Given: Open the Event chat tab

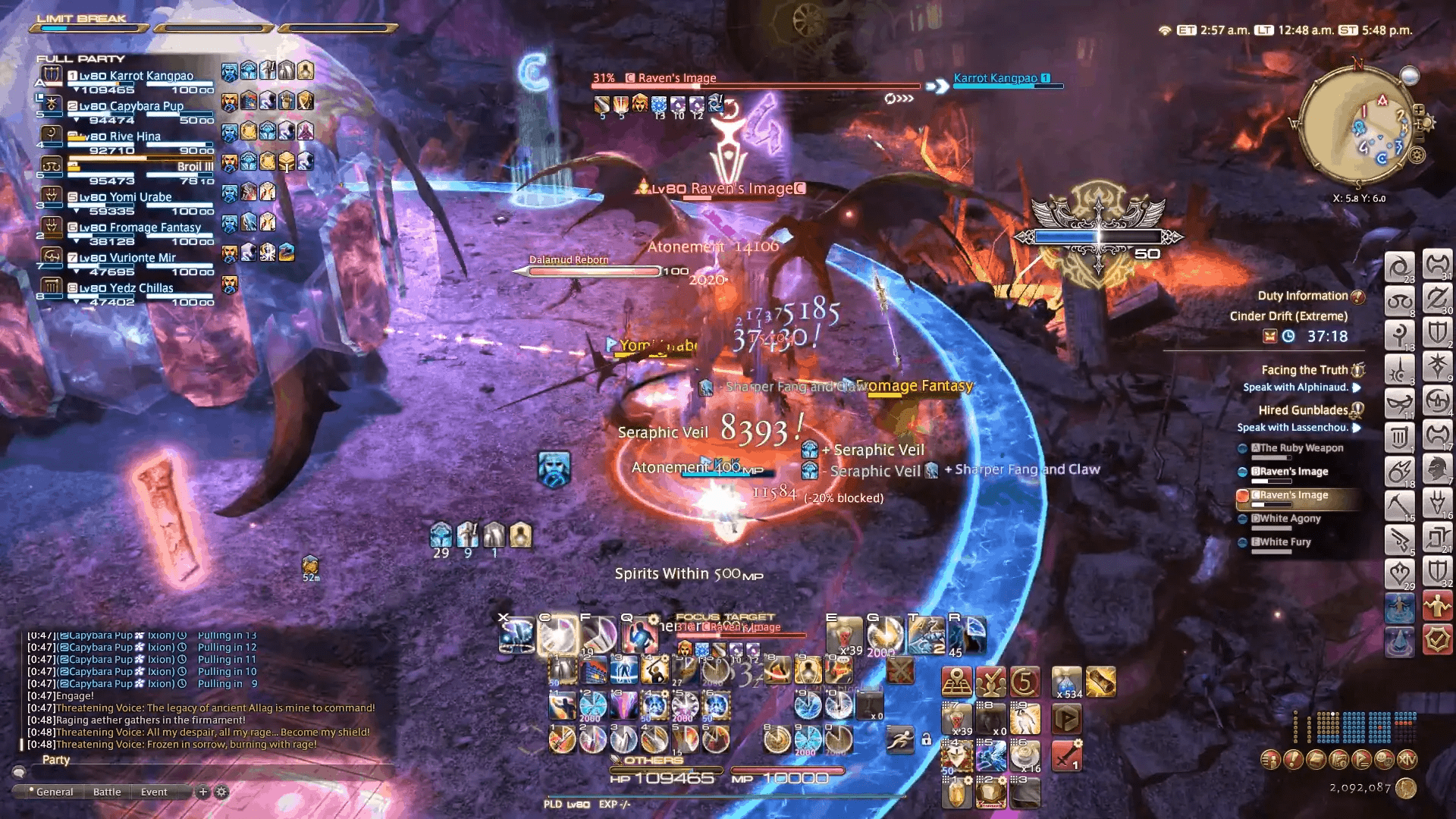Looking at the screenshot, I should point(154,792).
